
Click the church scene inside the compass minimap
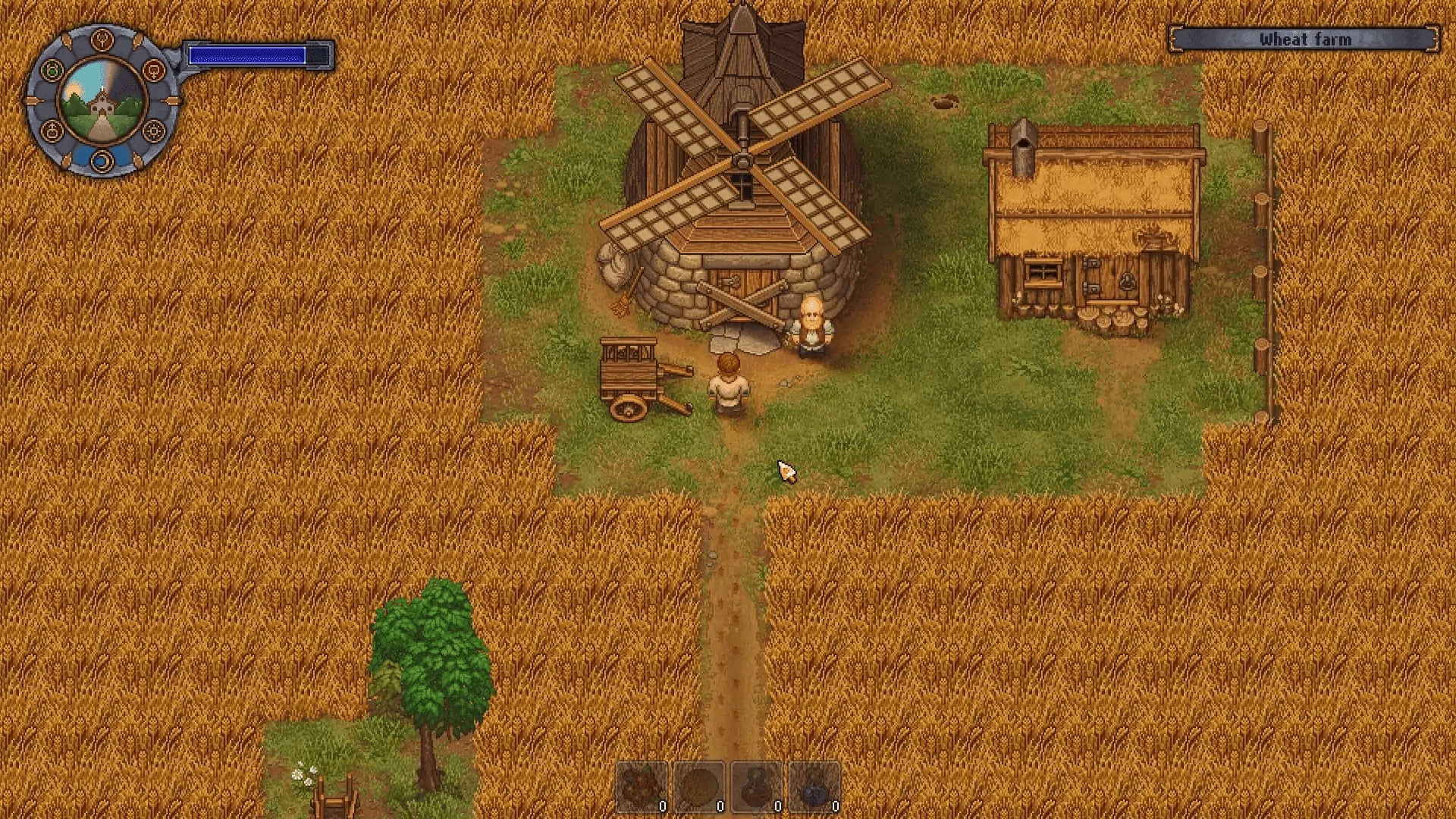click(102, 102)
